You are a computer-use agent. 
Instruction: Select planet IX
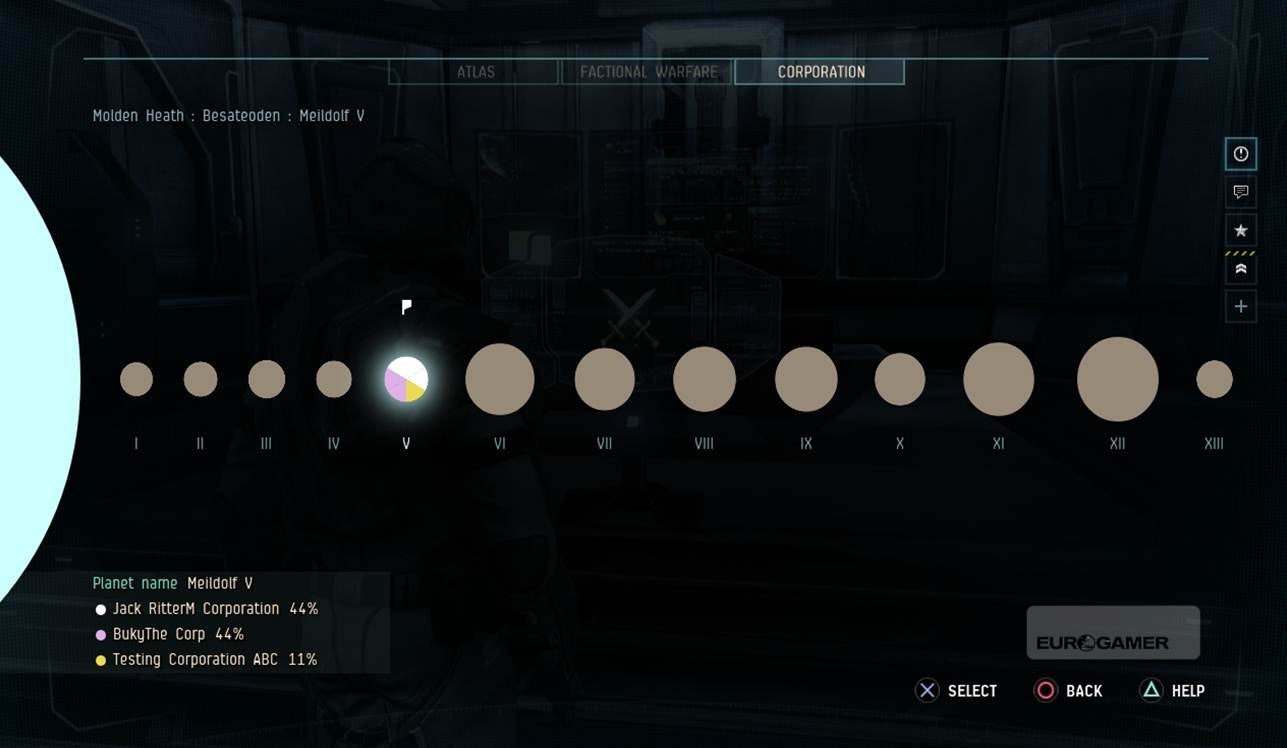[x=806, y=379]
